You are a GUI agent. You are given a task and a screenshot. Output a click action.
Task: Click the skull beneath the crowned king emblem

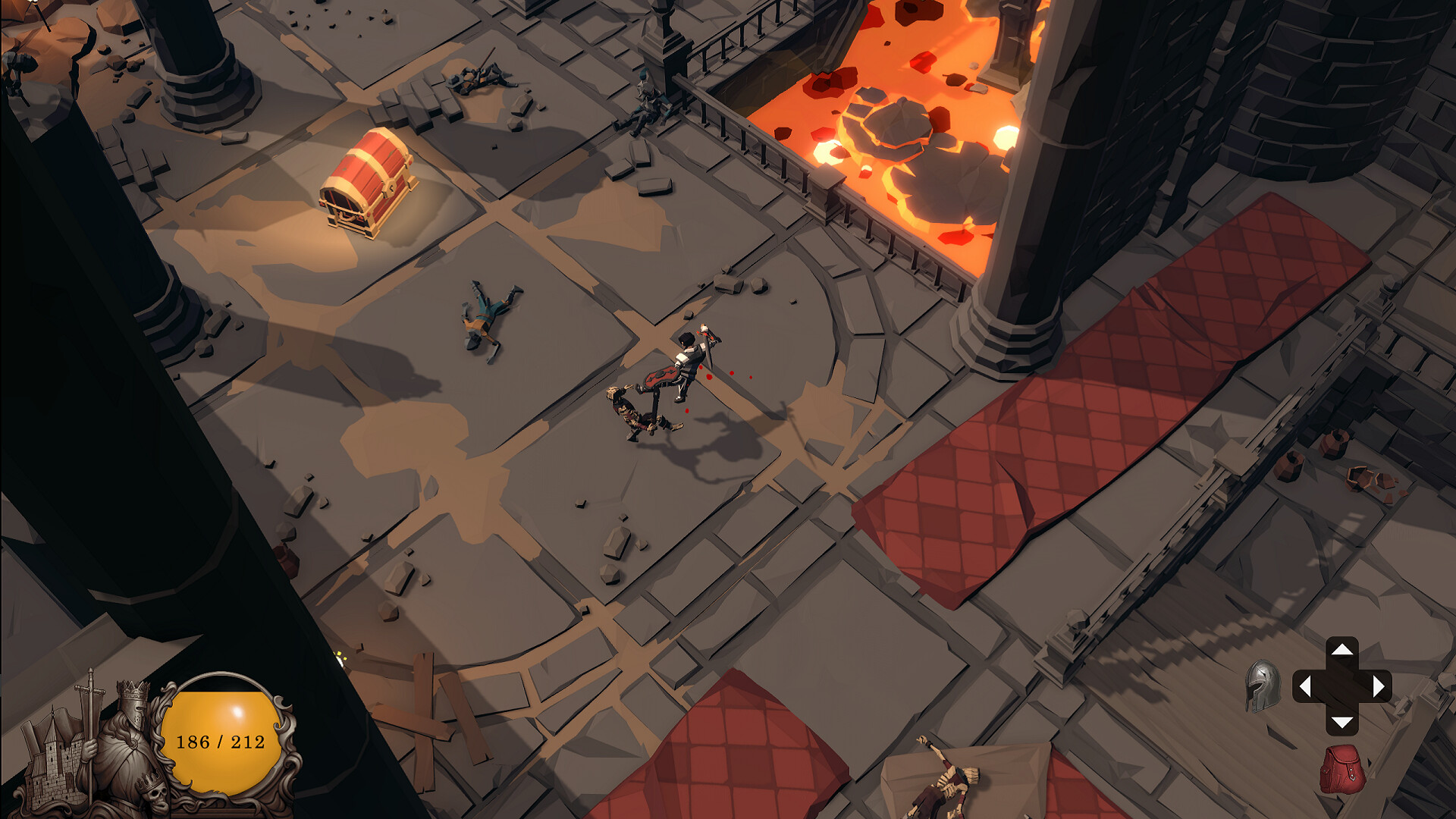(x=158, y=798)
